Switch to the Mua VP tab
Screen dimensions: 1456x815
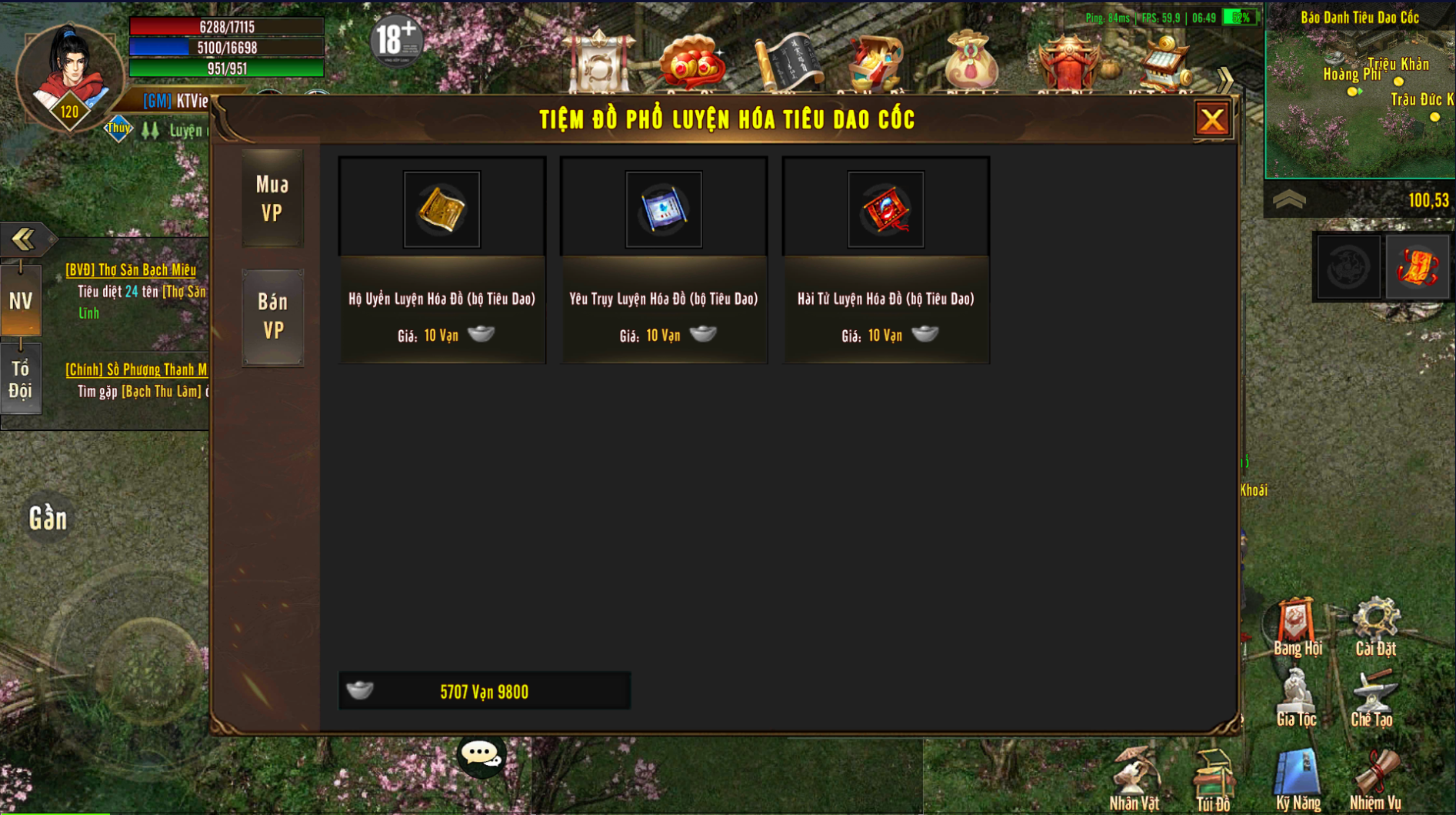(x=272, y=199)
